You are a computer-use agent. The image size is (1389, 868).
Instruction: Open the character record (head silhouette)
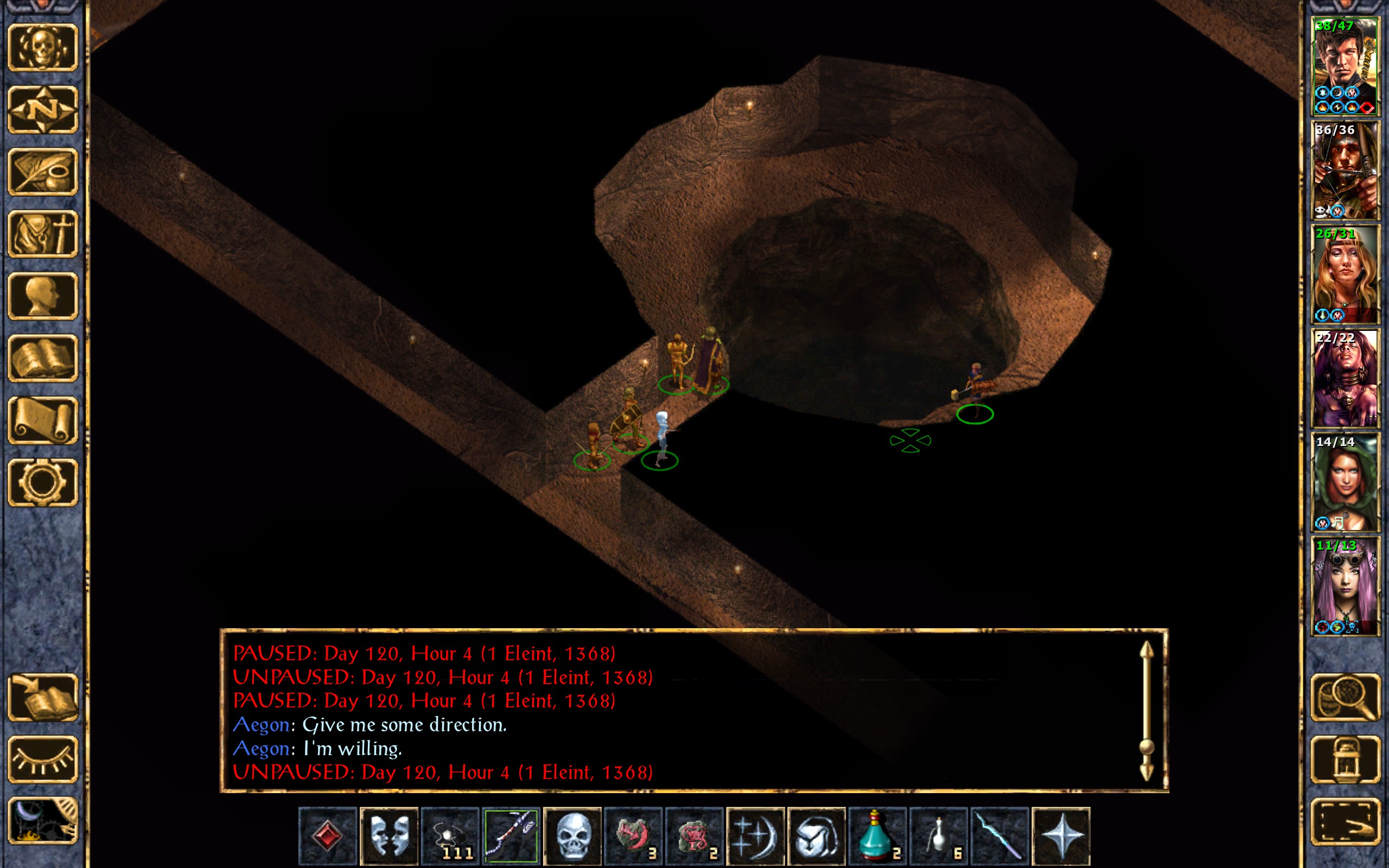click(x=42, y=296)
